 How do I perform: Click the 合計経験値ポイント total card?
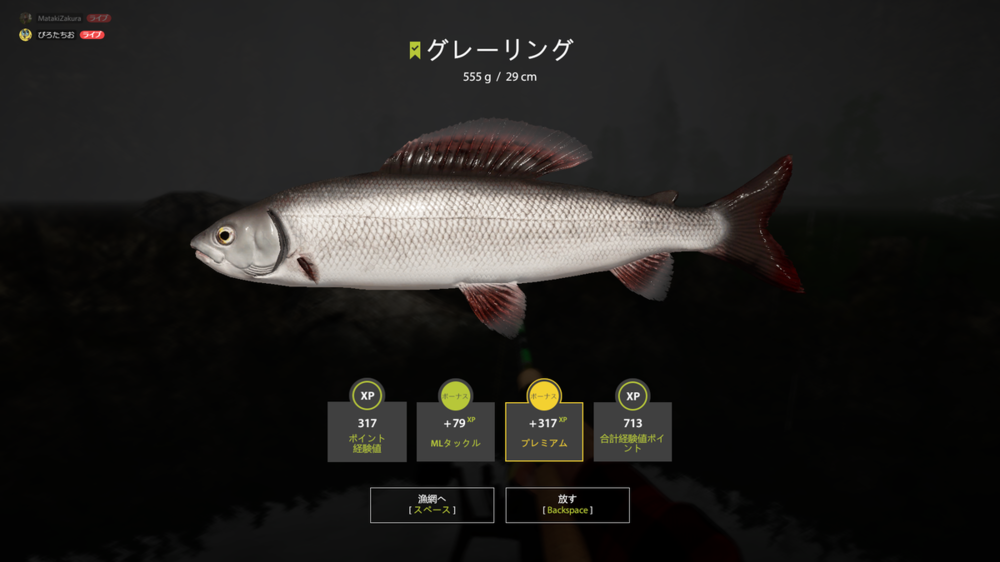click(x=633, y=431)
